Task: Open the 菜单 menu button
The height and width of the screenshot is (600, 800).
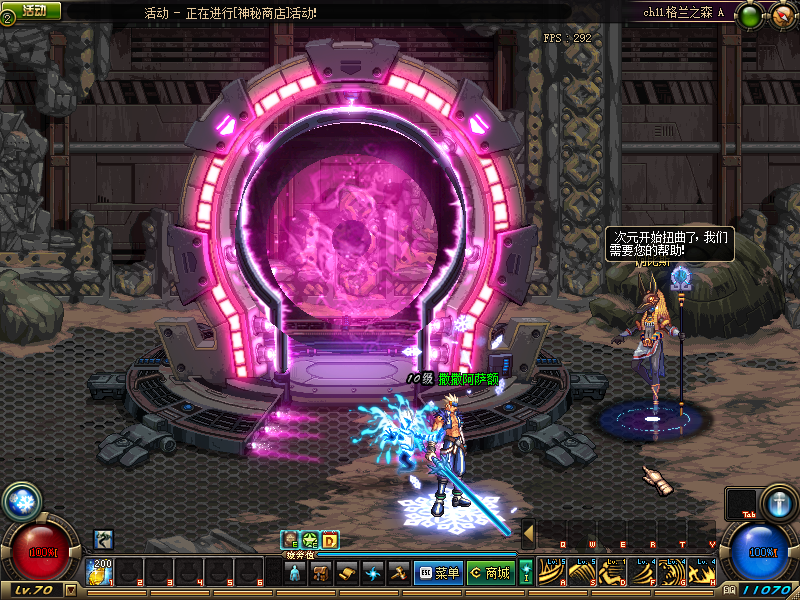Action: (437, 573)
